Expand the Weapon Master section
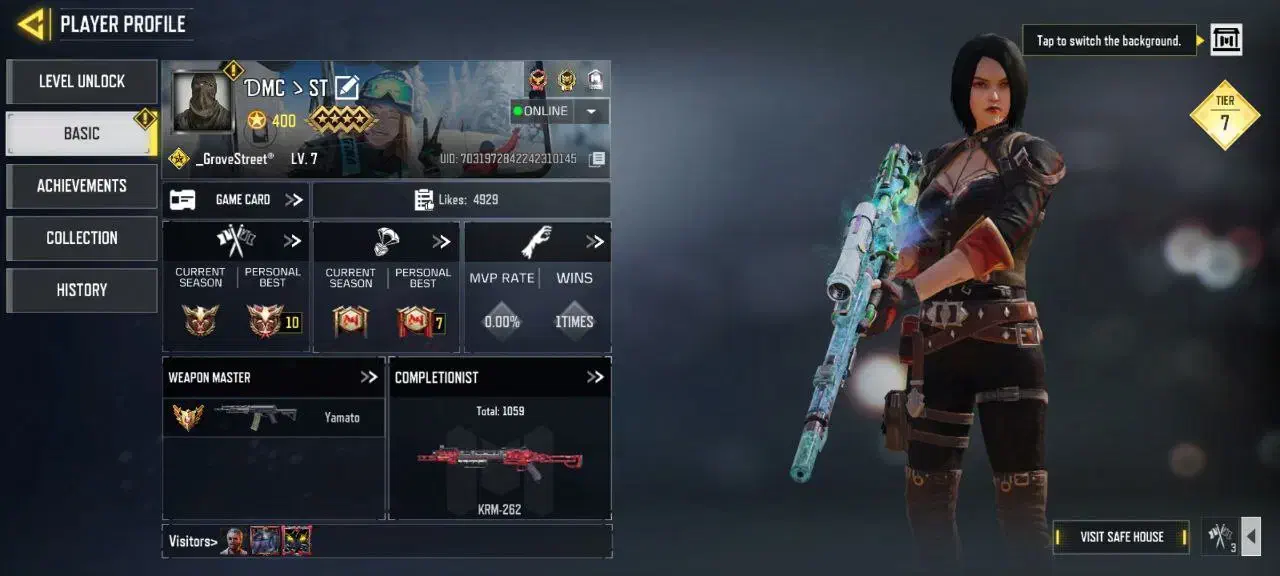Viewport: 1280px width, 576px height. coord(369,377)
